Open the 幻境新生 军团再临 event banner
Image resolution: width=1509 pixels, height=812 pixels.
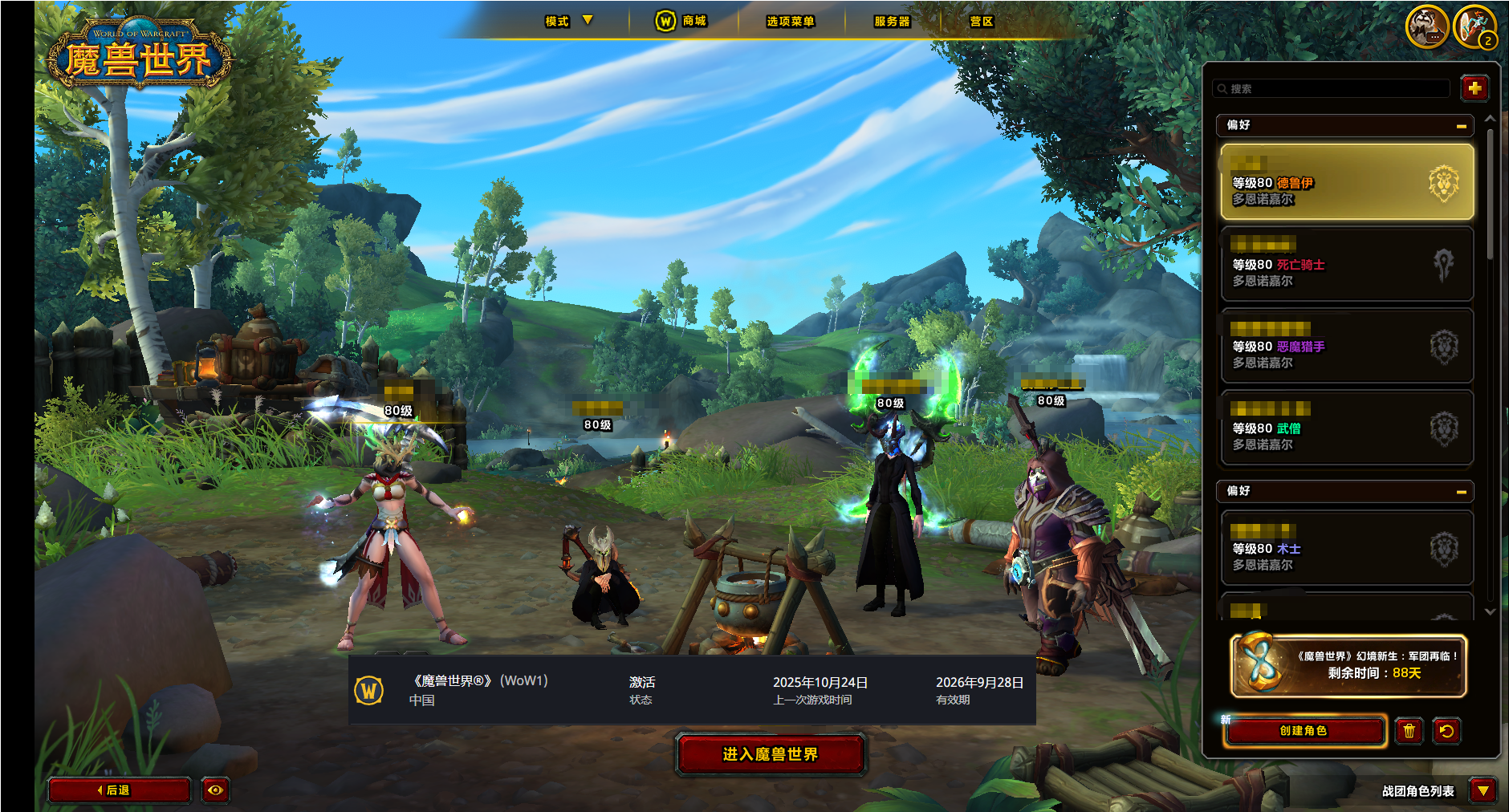[x=1348, y=665]
